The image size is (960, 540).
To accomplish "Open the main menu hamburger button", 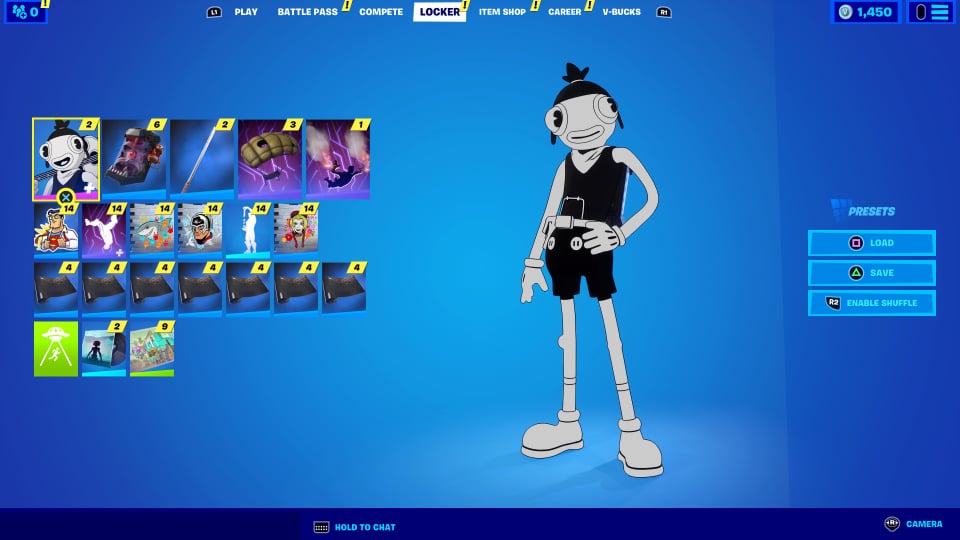I will (930, 12).
